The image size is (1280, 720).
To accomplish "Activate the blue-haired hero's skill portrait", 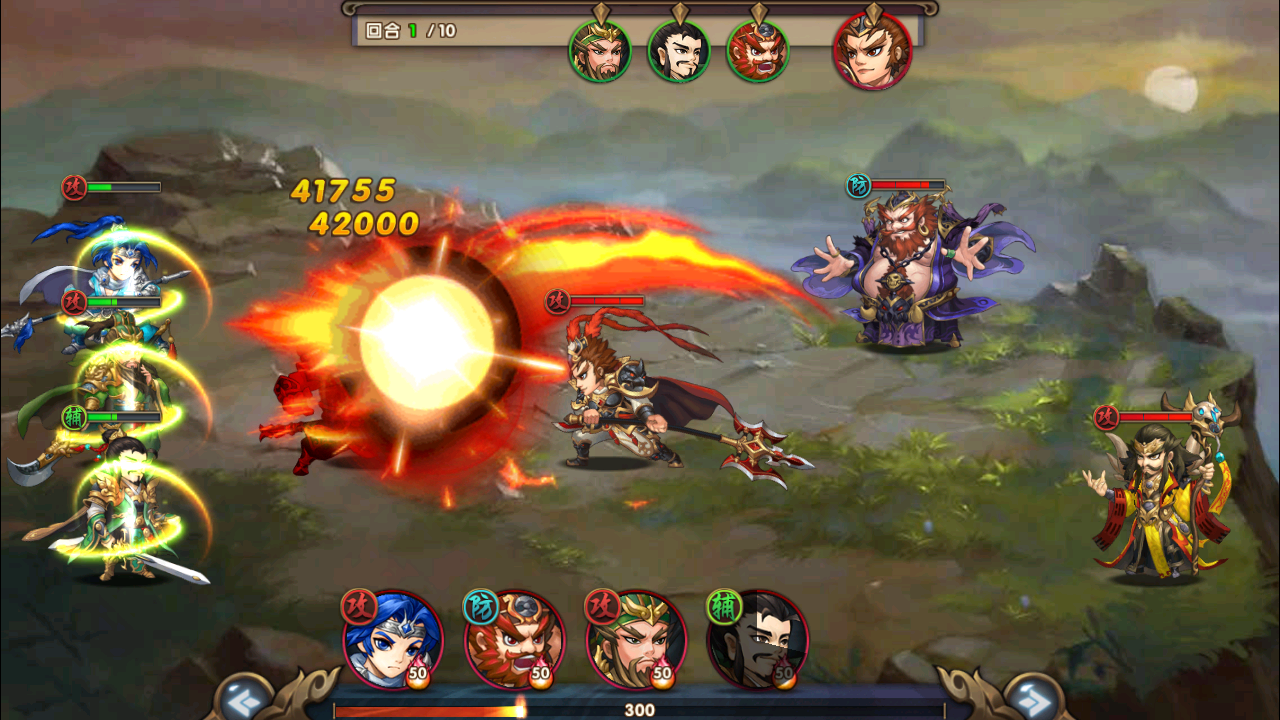I will click(393, 640).
